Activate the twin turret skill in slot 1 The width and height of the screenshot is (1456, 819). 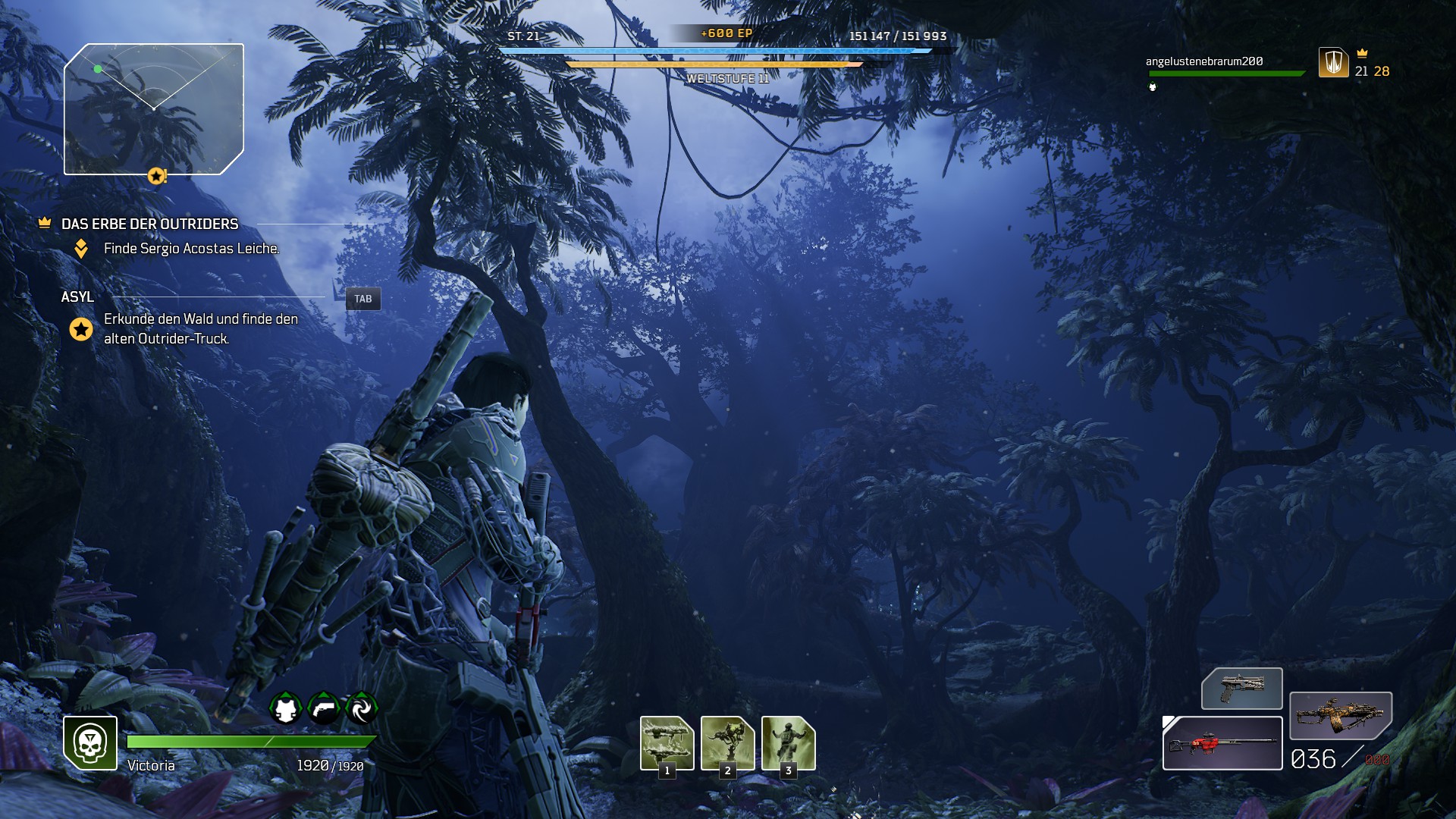click(667, 742)
